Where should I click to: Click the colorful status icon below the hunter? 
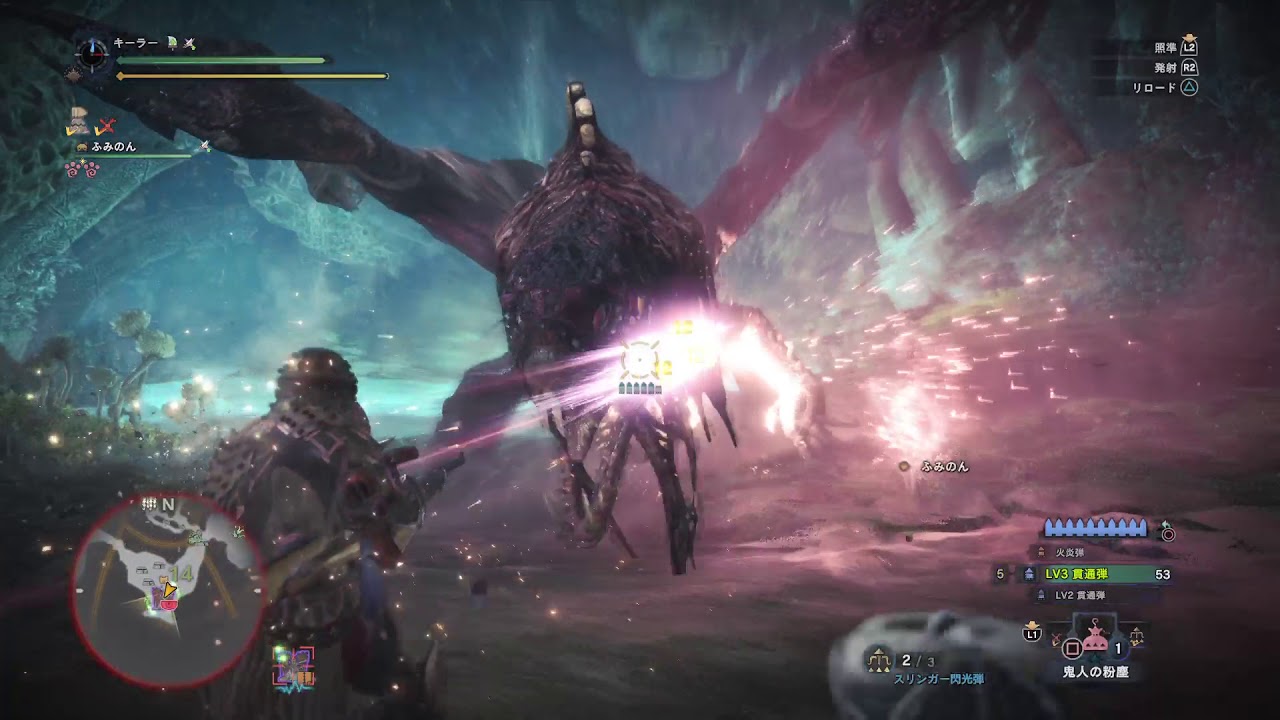(294, 666)
